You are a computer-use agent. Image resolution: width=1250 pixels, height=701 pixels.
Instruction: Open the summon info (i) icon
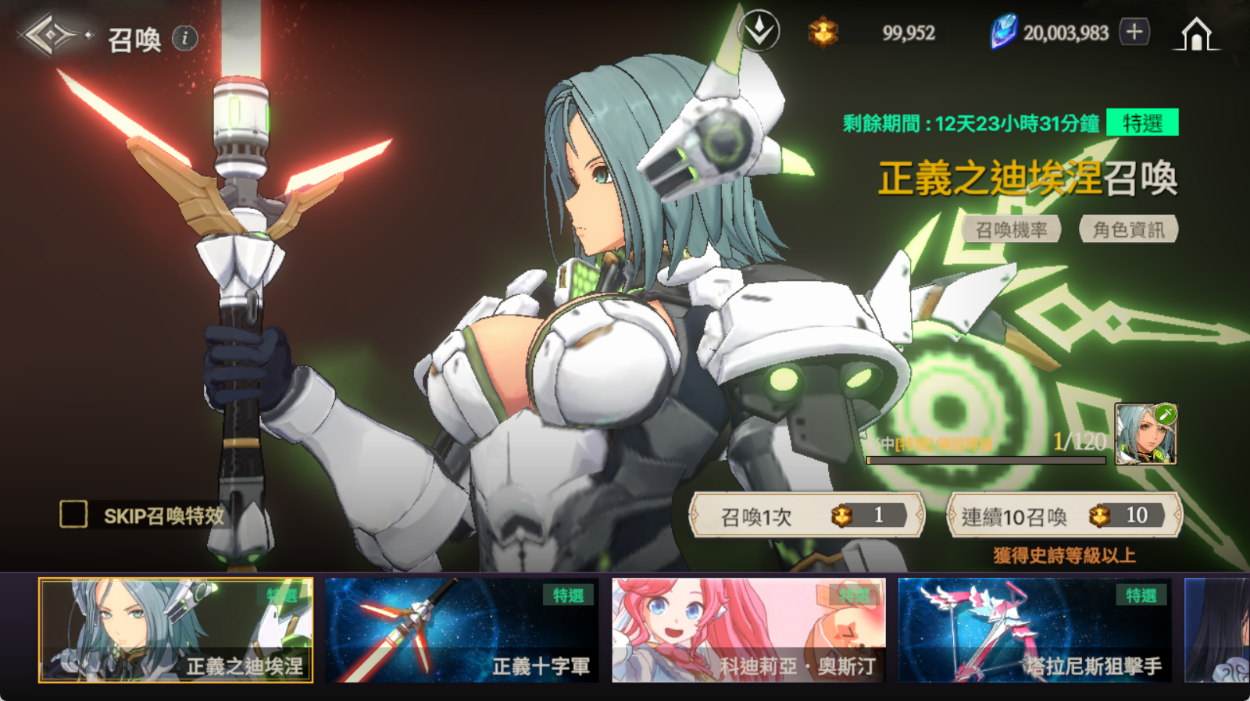(184, 38)
